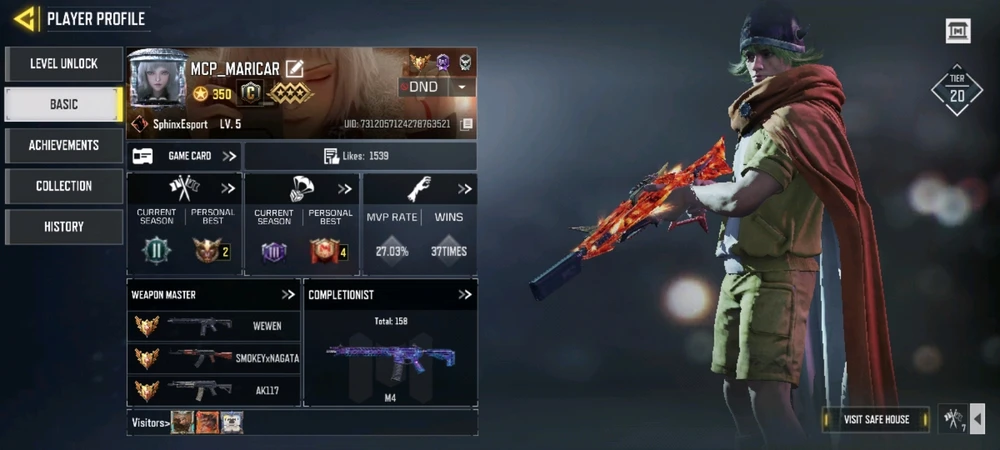Select the AK117 weapon master row
This screenshot has width=1000, height=450.
click(215, 390)
